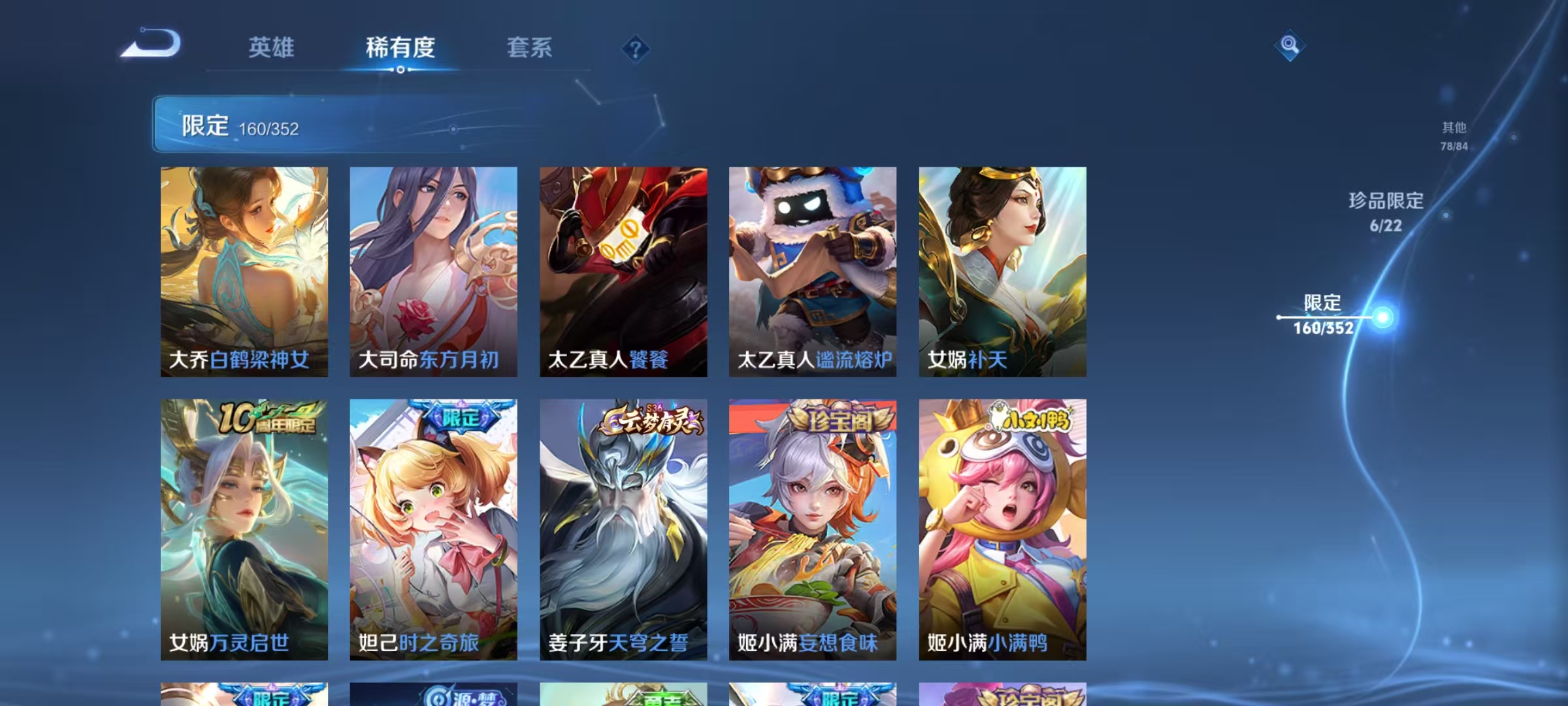Image resolution: width=1568 pixels, height=706 pixels.
Task: Select the 稀有度 tab
Action: coord(400,47)
